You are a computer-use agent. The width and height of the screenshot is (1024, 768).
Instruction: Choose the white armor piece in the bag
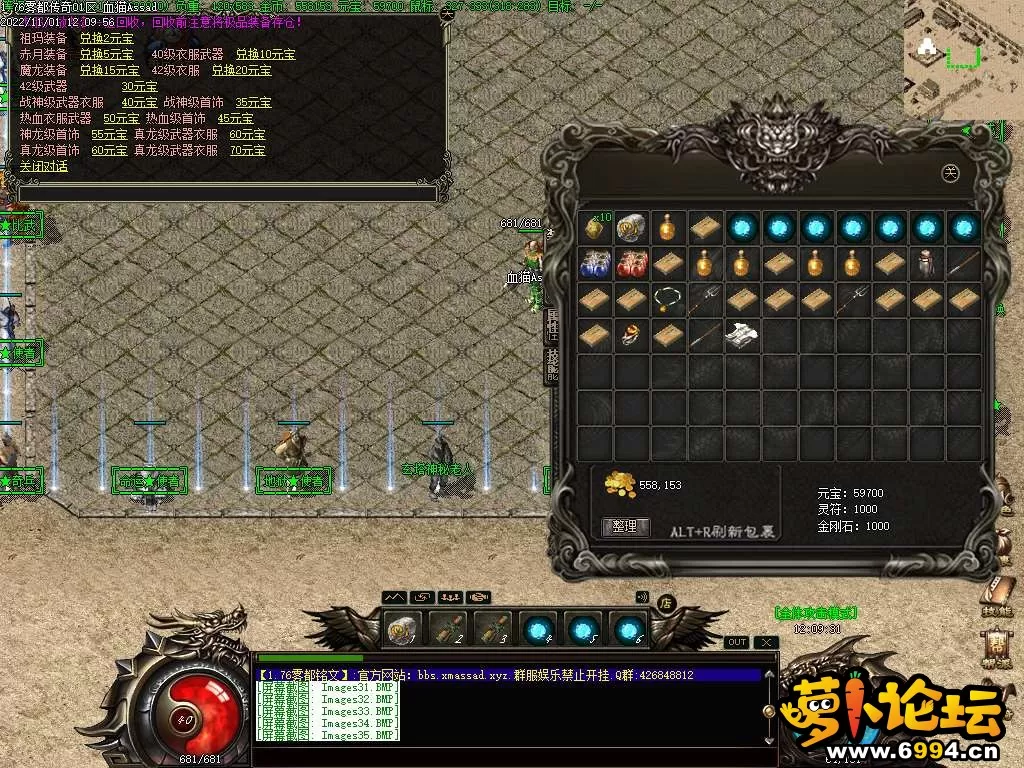click(x=741, y=335)
